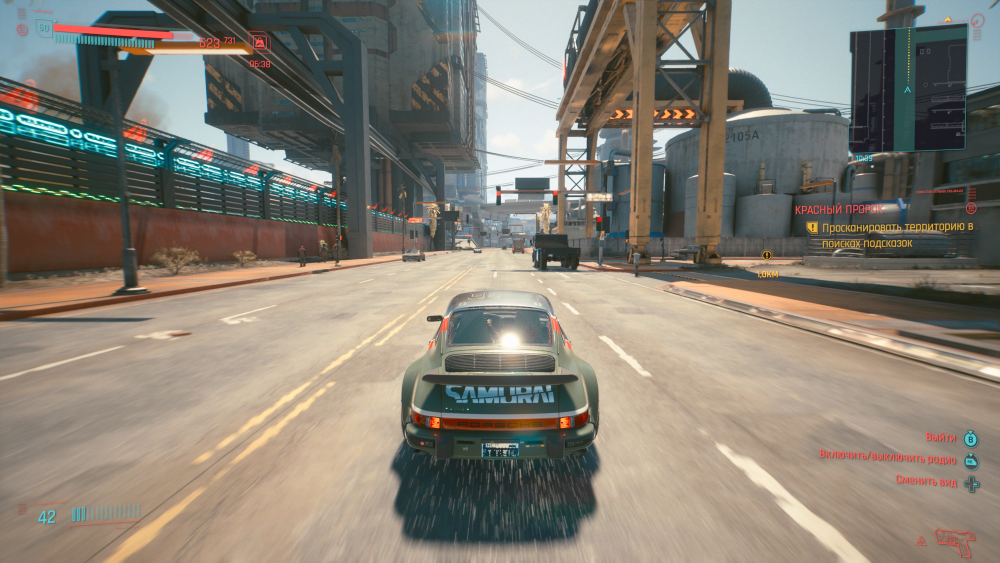Click the pistol weapon icon

(x=955, y=541)
